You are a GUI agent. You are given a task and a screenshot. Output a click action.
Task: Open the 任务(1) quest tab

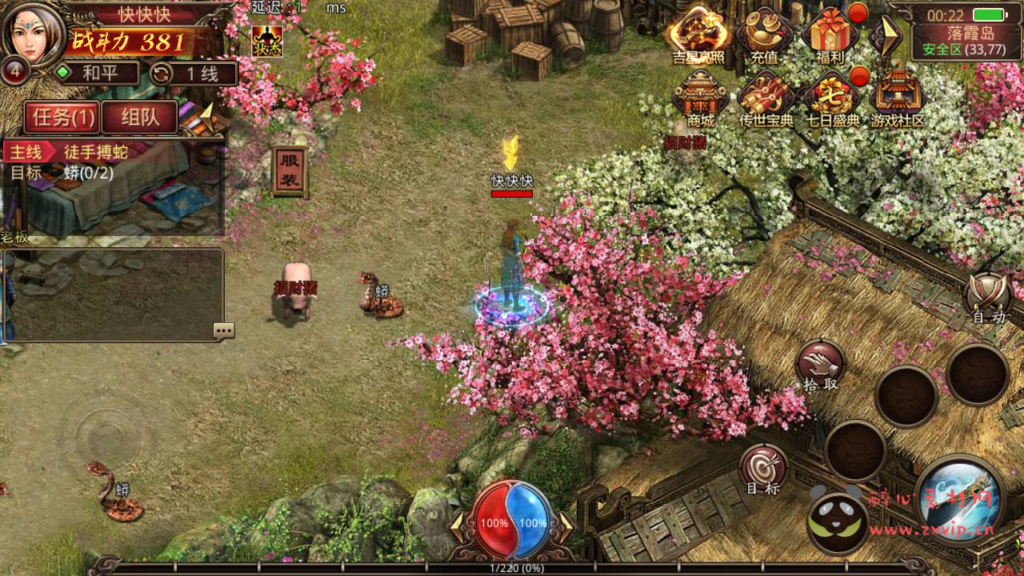[x=63, y=117]
